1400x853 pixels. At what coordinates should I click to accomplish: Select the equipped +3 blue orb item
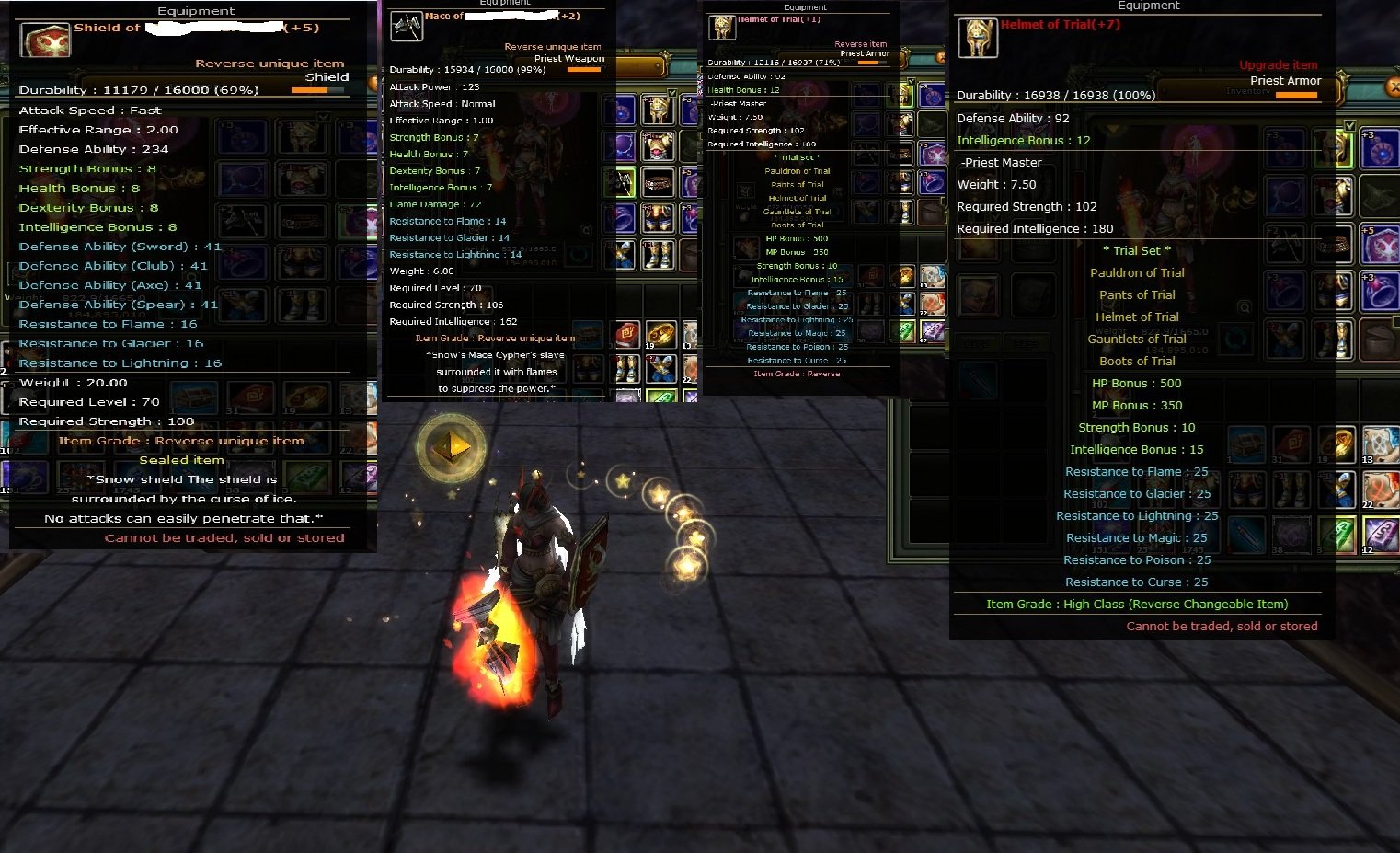(x=1376, y=150)
